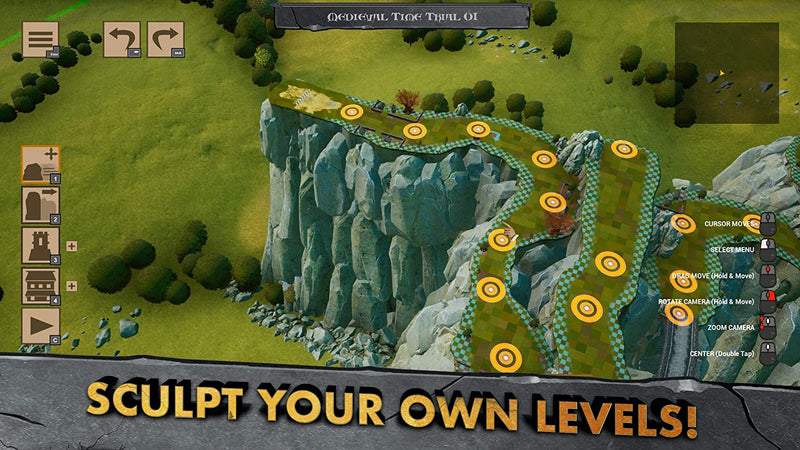
Task: Start the level with the play button
Action: [x=40, y=326]
